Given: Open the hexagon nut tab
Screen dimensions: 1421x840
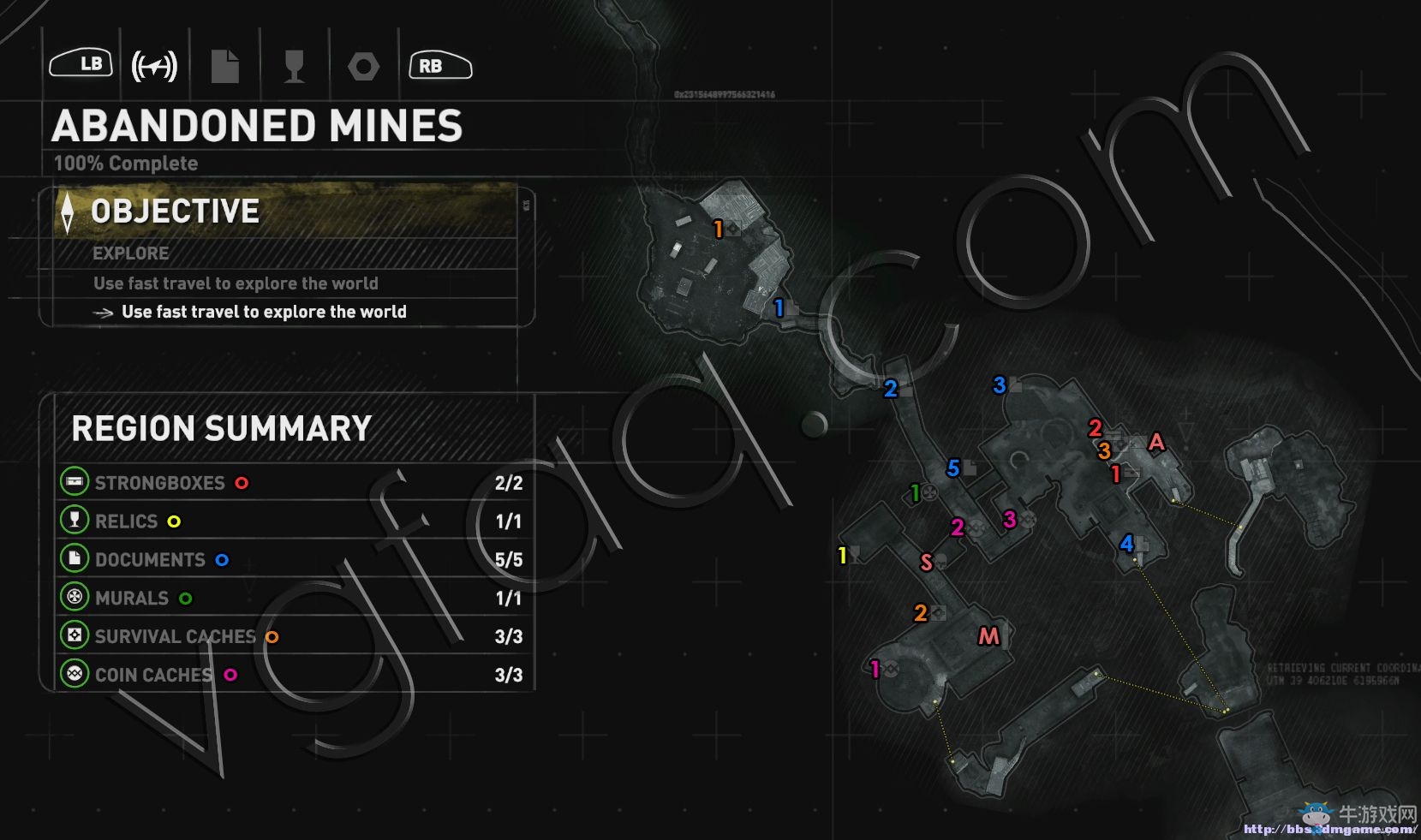Looking at the screenshot, I should (363, 66).
